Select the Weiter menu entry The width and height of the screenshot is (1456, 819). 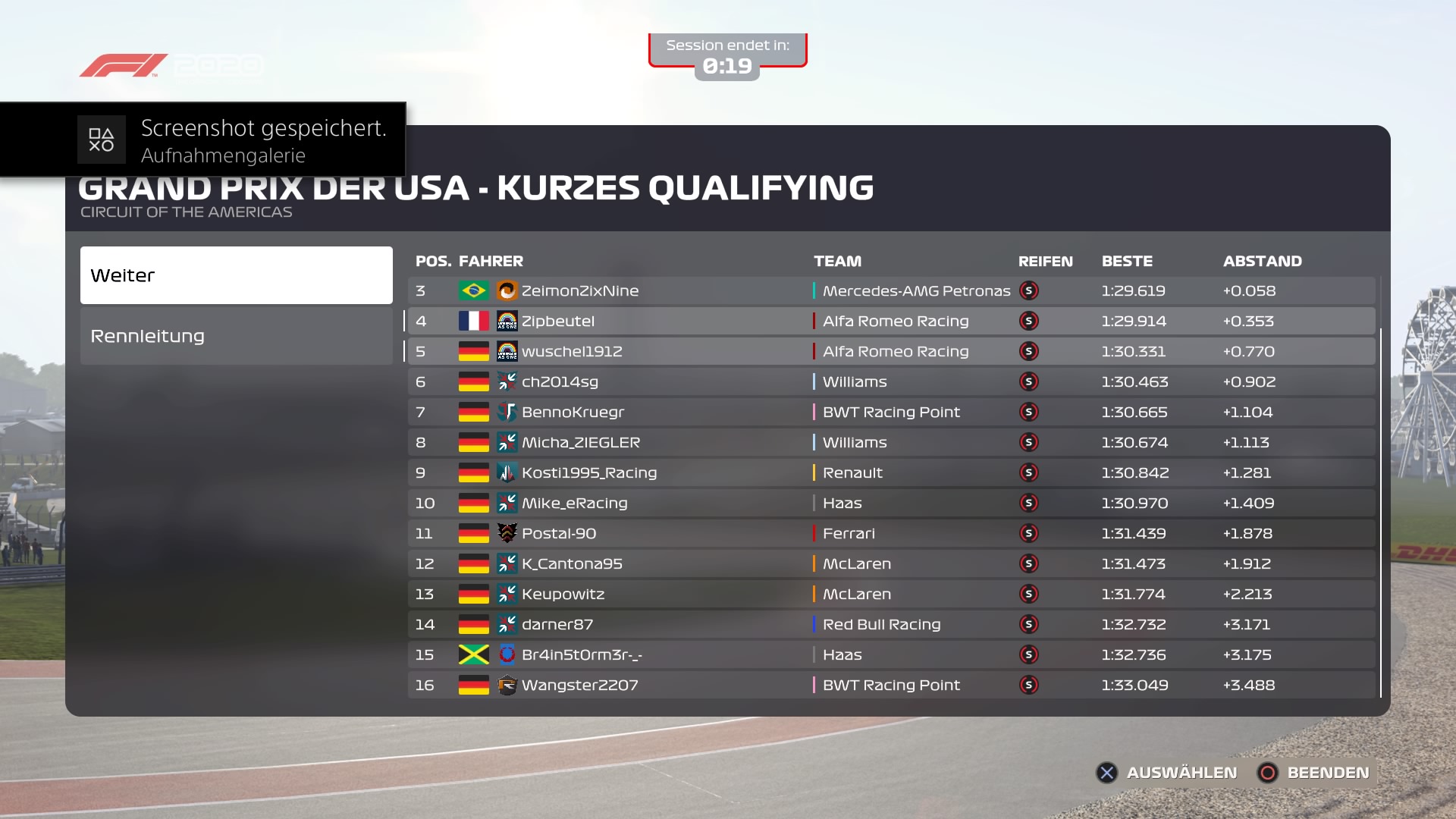[236, 275]
